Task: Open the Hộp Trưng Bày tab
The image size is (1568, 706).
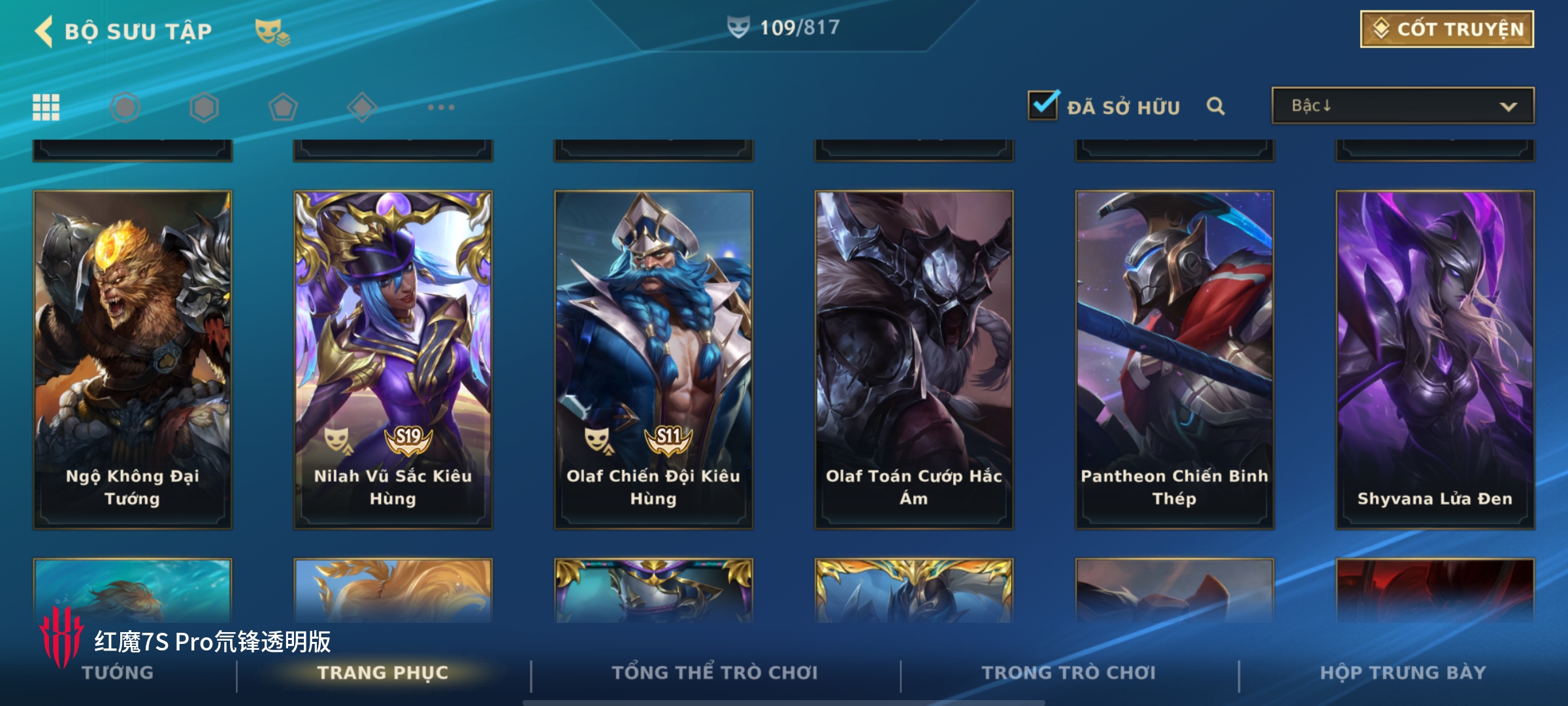Action: [x=1403, y=673]
